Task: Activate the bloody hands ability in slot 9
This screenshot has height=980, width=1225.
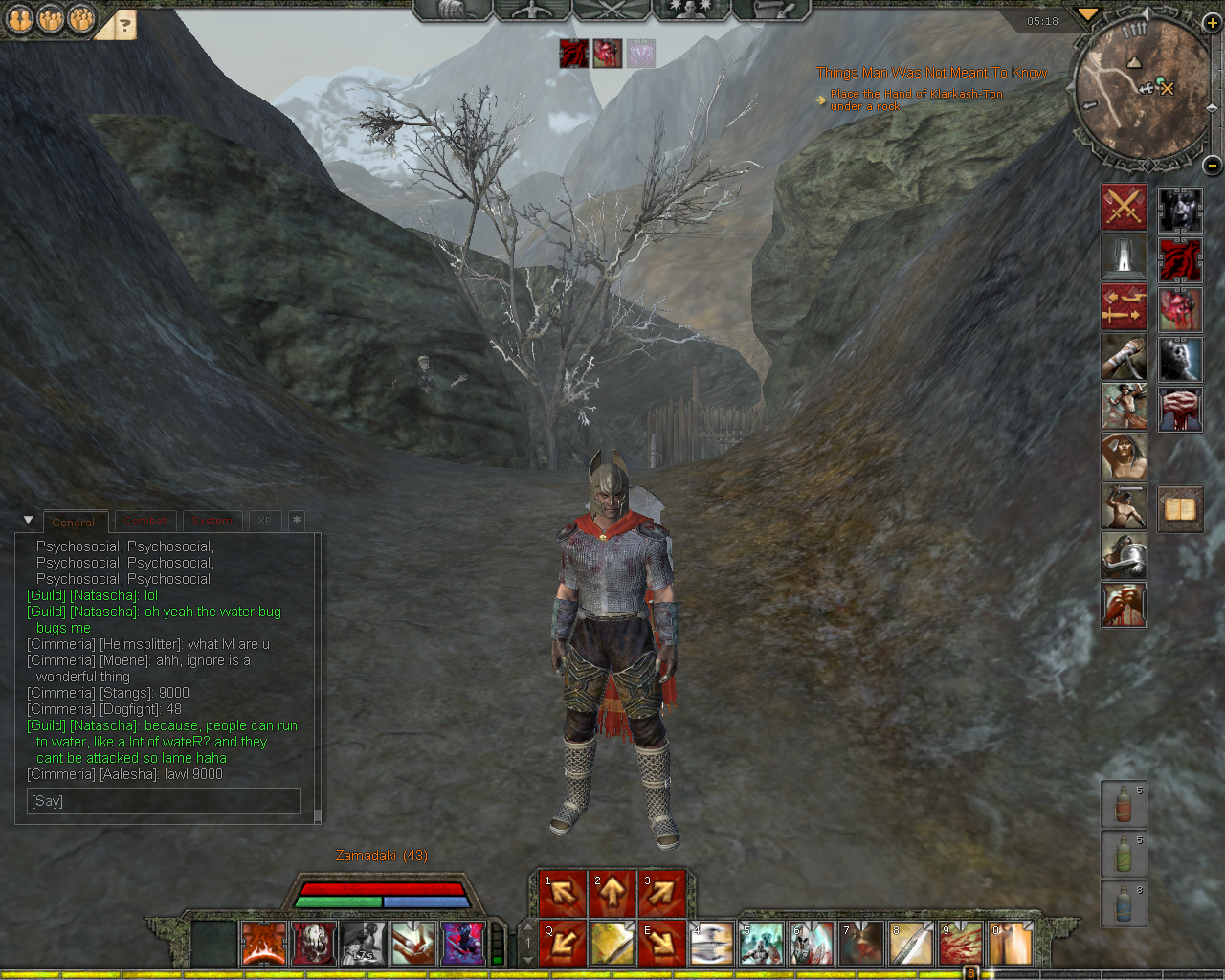Action: point(960,944)
